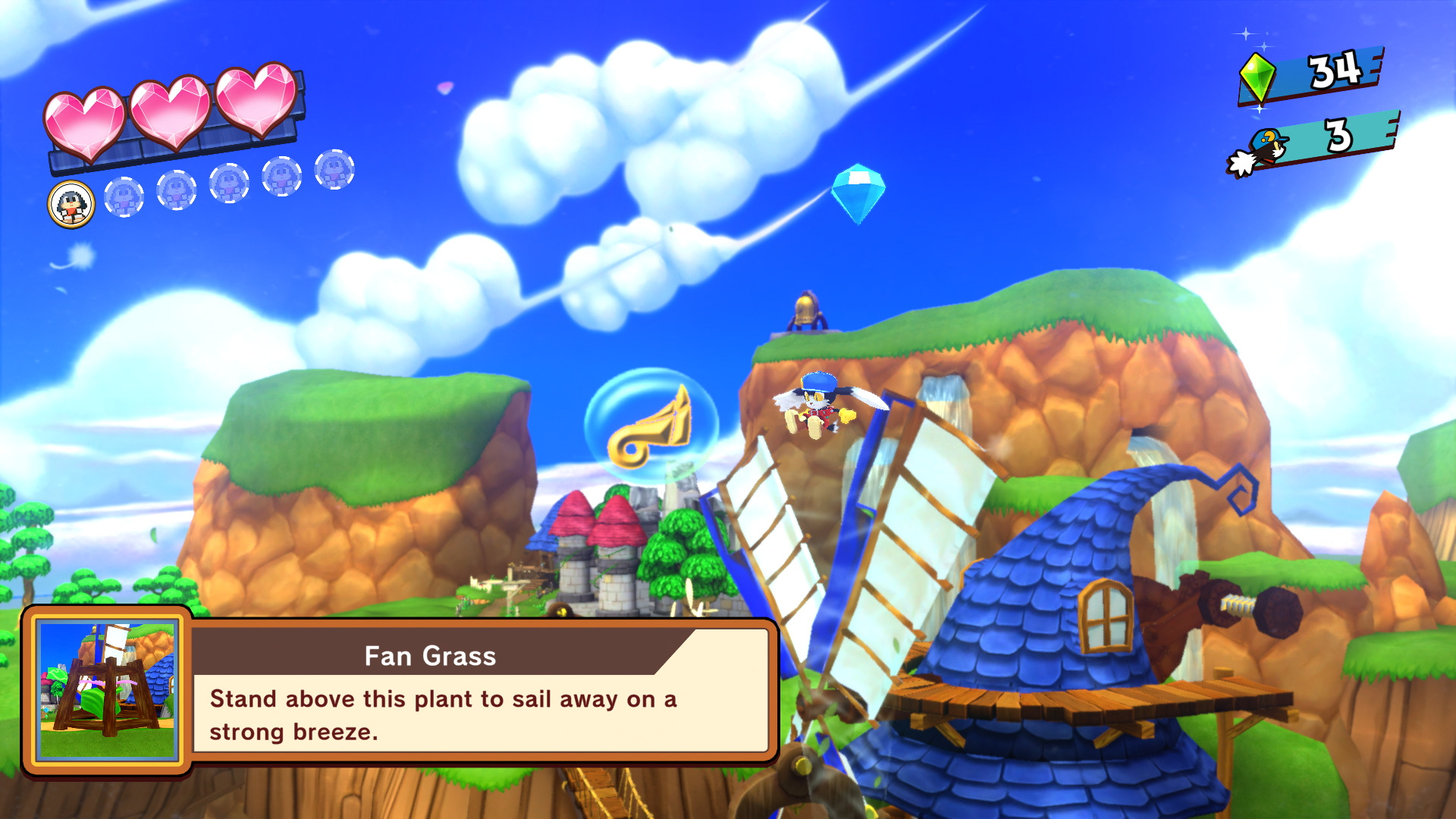Select the Fan Grass title header
1456x819 pixels.
[x=431, y=655]
